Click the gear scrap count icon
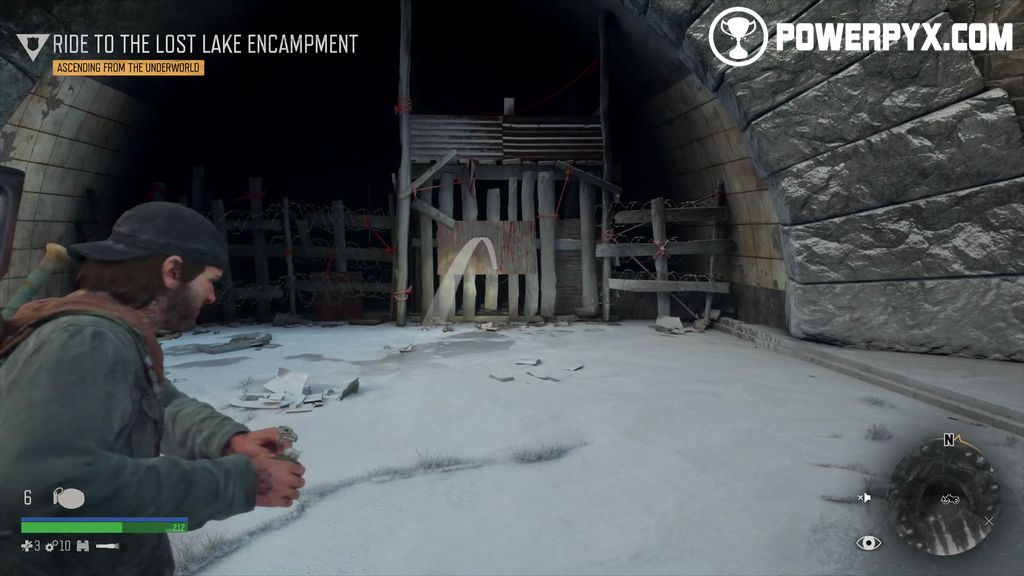This screenshot has width=1024, height=576. point(50,546)
